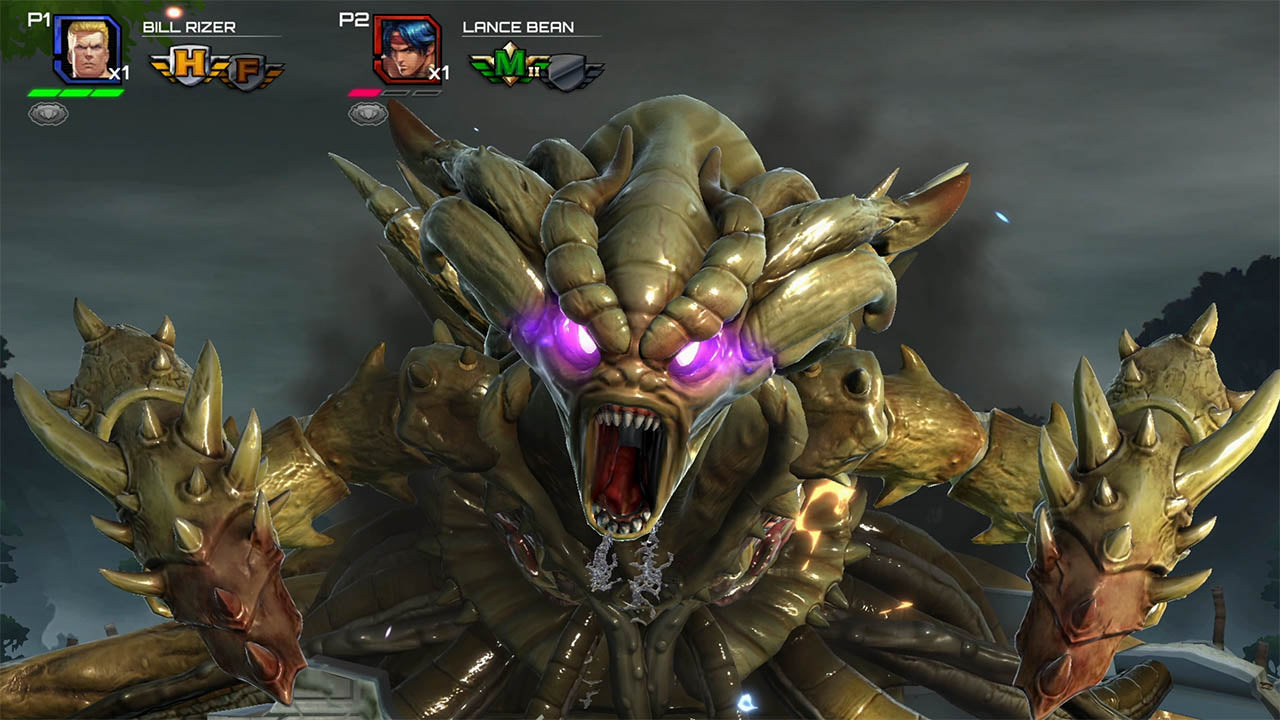Click the grenade emblem under Bill's health bar
1280x720 pixels.
(x=48, y=112)
